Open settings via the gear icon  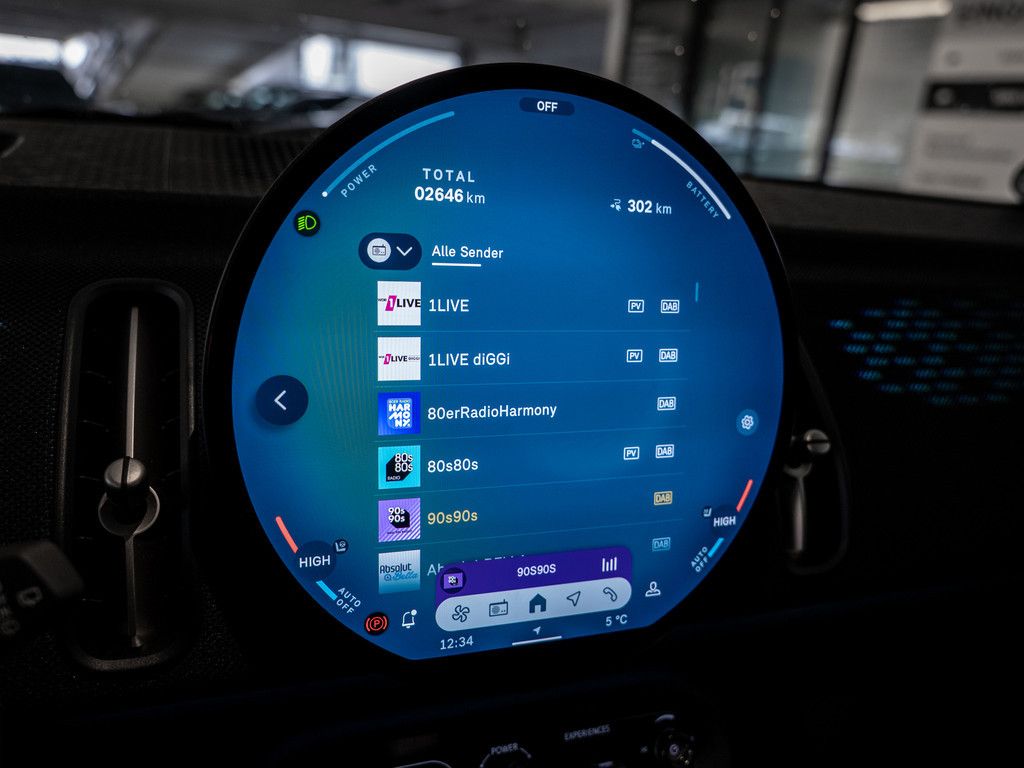(x=746, y=422)
